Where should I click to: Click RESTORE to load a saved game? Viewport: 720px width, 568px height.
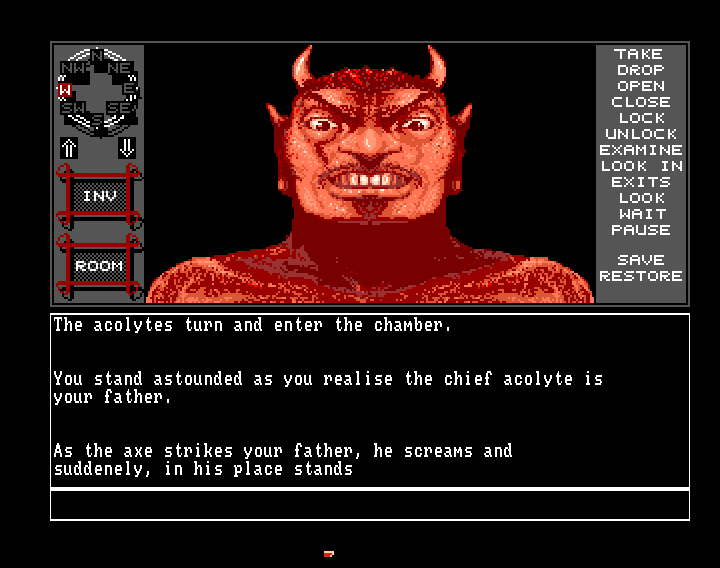point(640,276)
